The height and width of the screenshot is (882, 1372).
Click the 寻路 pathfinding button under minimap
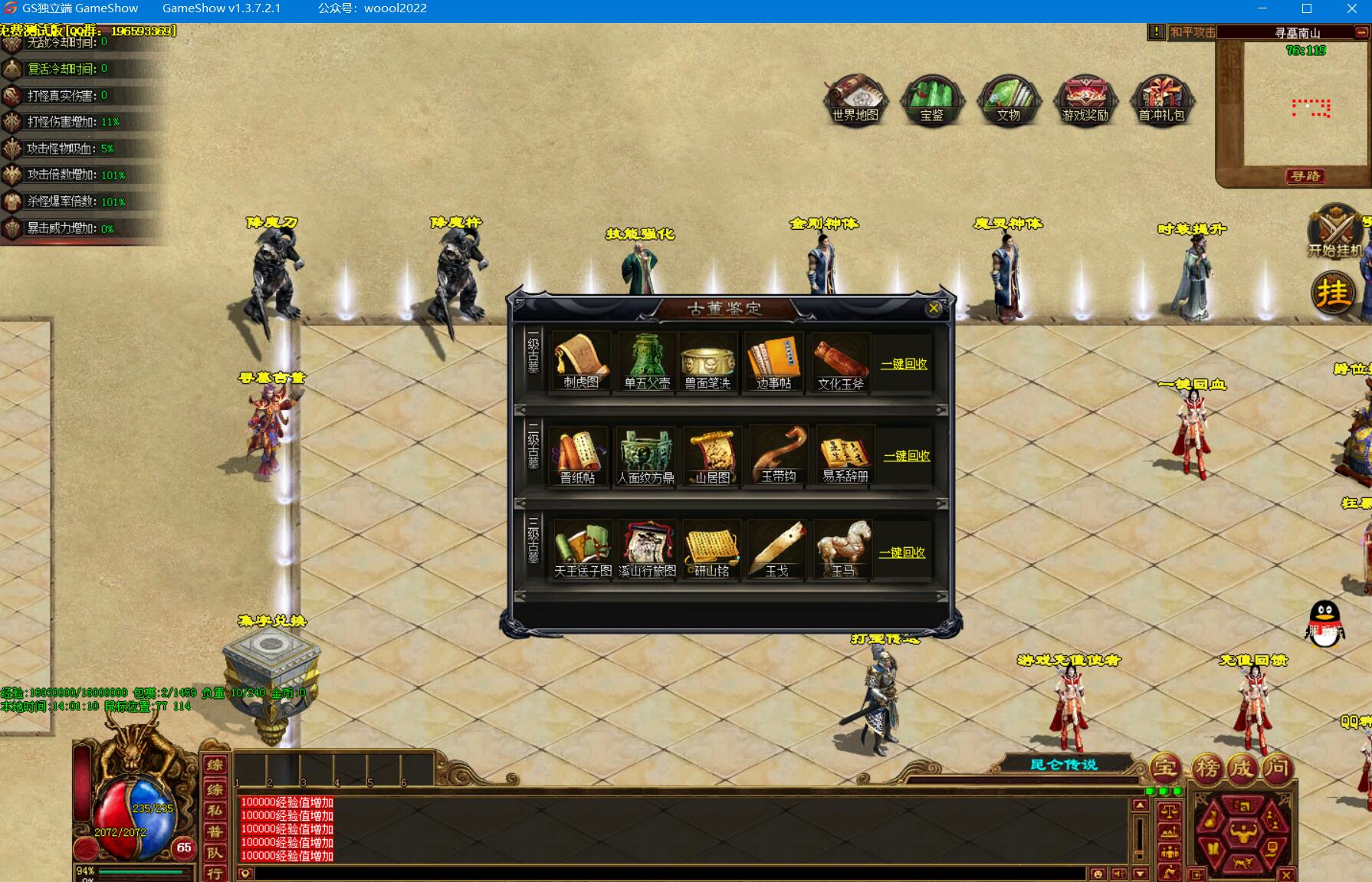pos(1305,176)
